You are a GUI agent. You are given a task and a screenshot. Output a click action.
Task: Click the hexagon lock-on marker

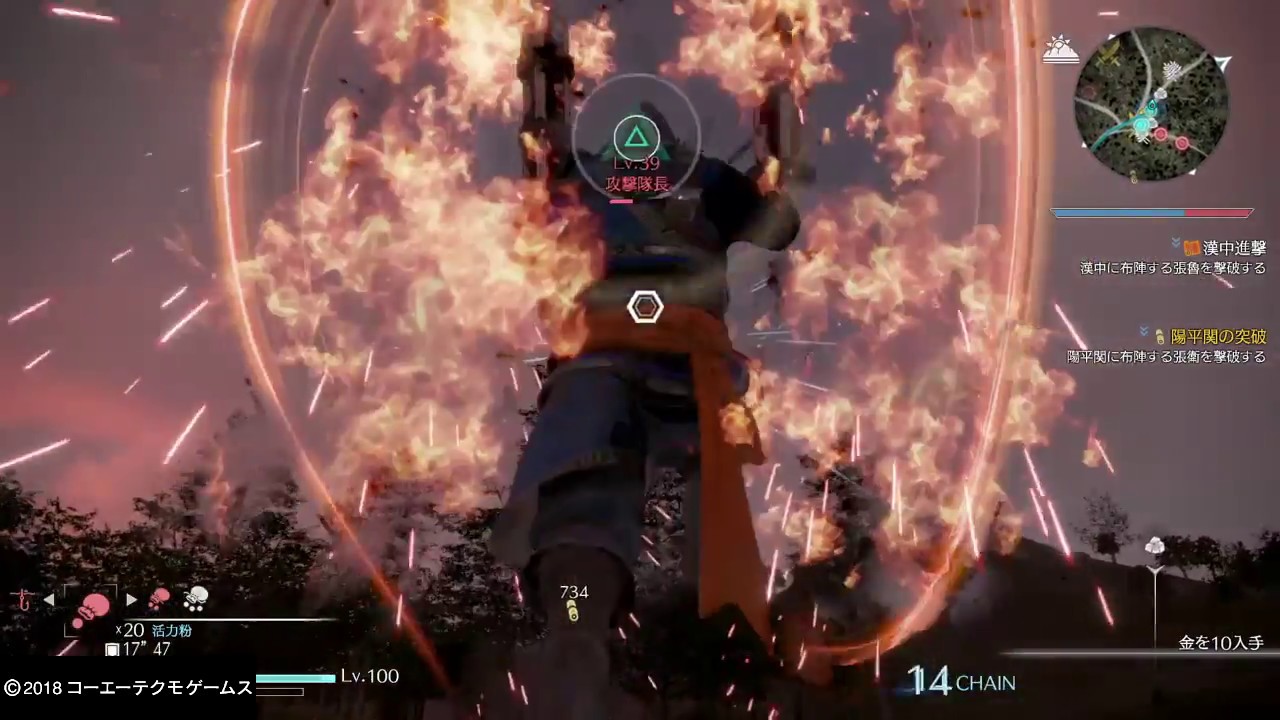click(x=645, y=307)
